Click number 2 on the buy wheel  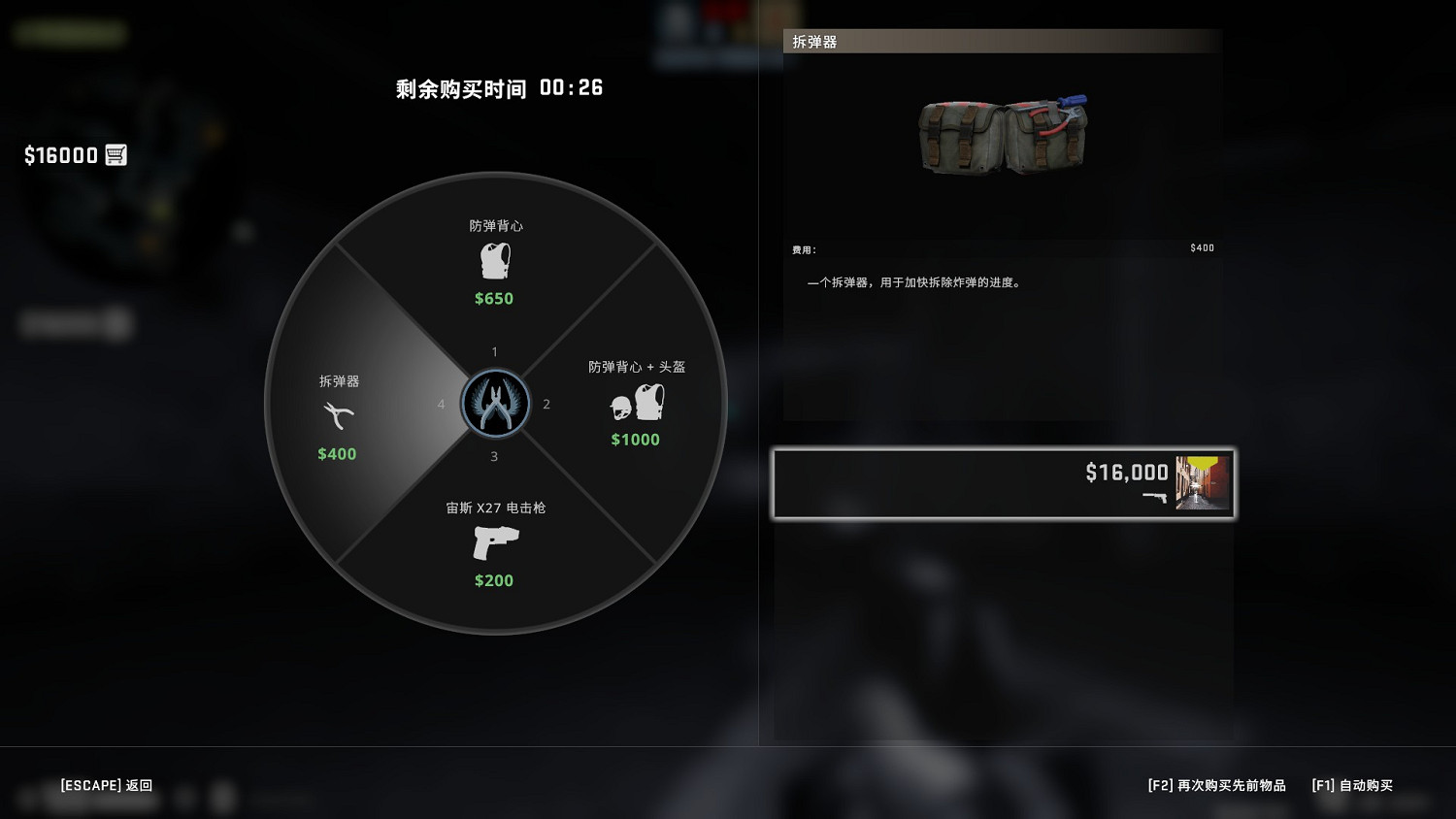pos(546,404)
